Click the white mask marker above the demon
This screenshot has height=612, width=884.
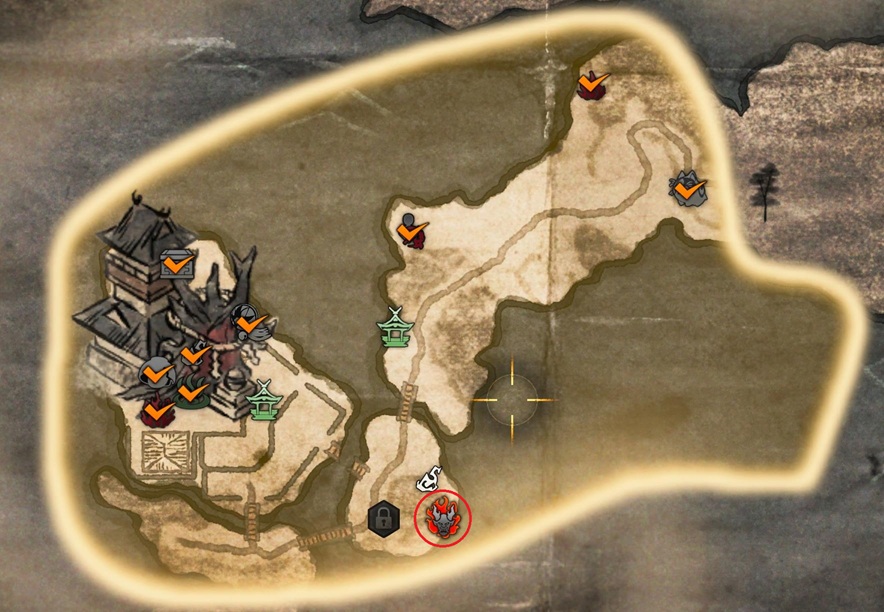pos(431,479)
